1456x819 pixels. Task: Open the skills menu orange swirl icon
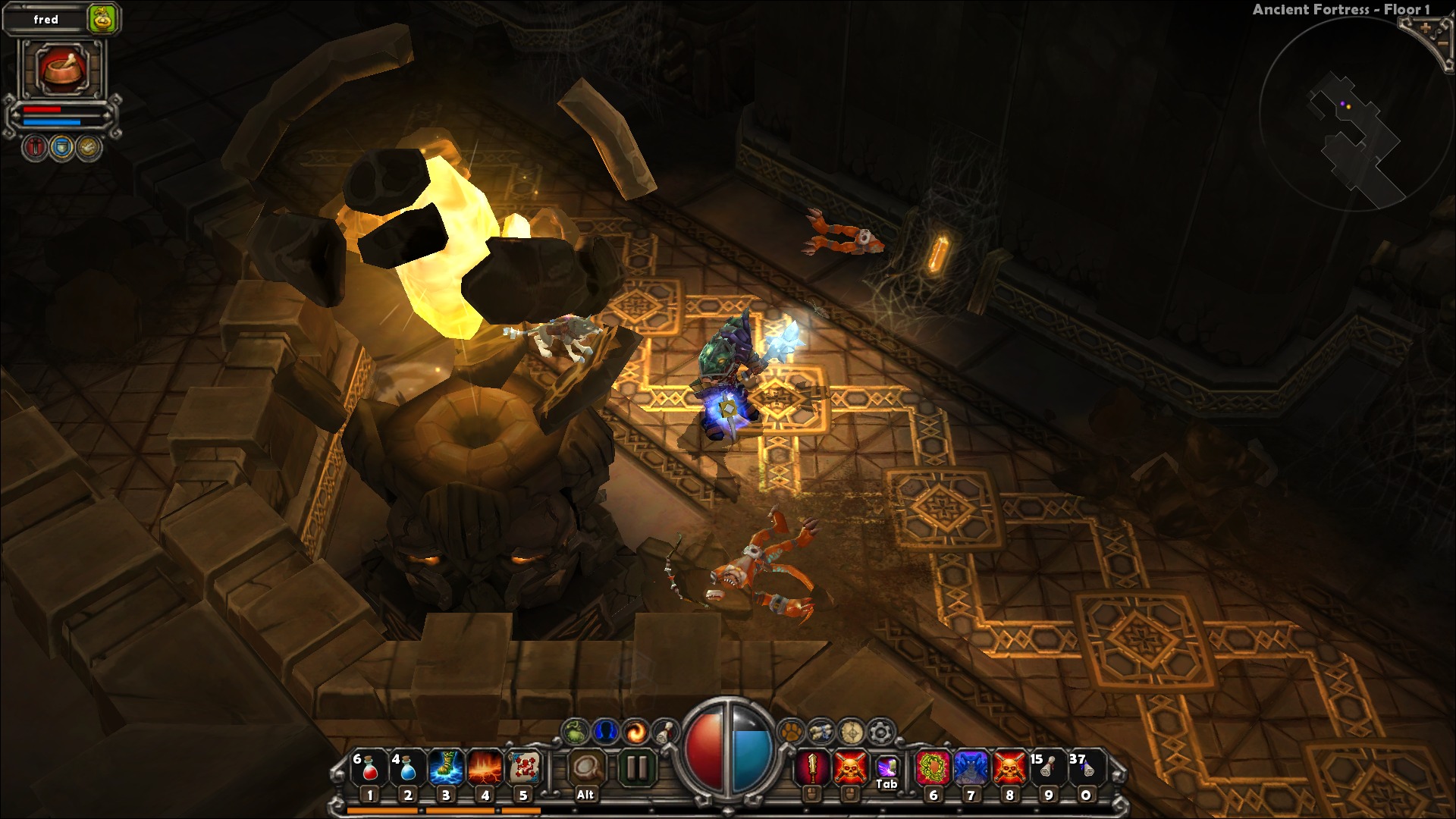click(x=635, y=732)
